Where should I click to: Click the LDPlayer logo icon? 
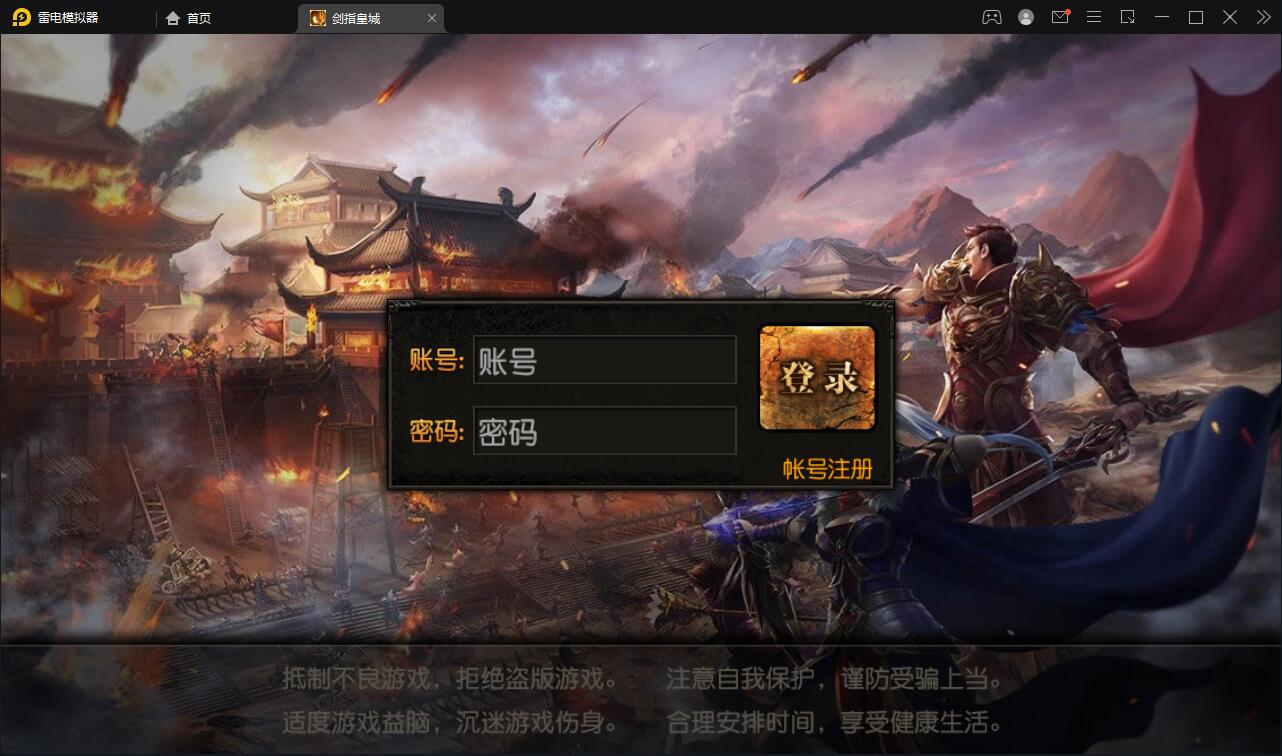click(20, 17)
